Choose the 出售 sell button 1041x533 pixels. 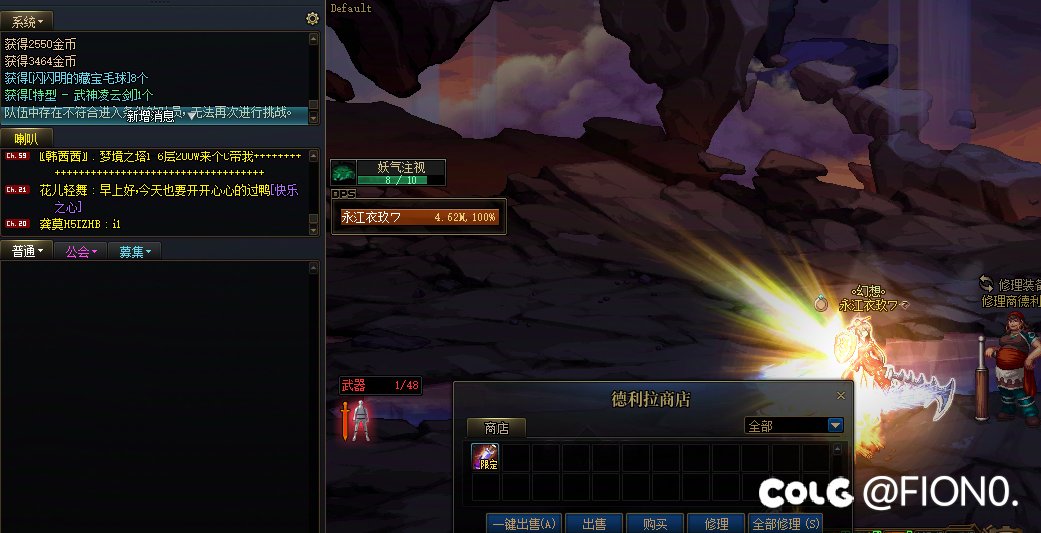point(595,523)
